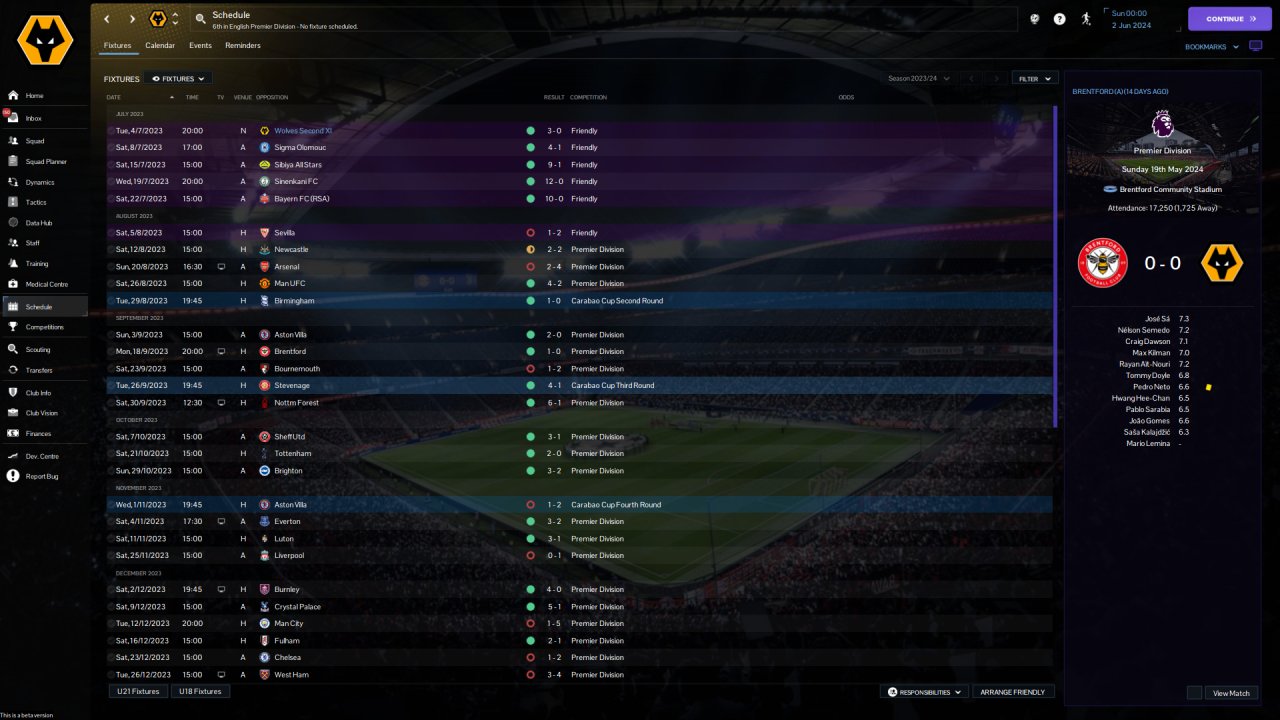The width and height of the screenshot is (1280, 720).
Task: Open the Inbox from sidebar
Action: (x=34, y=118)
